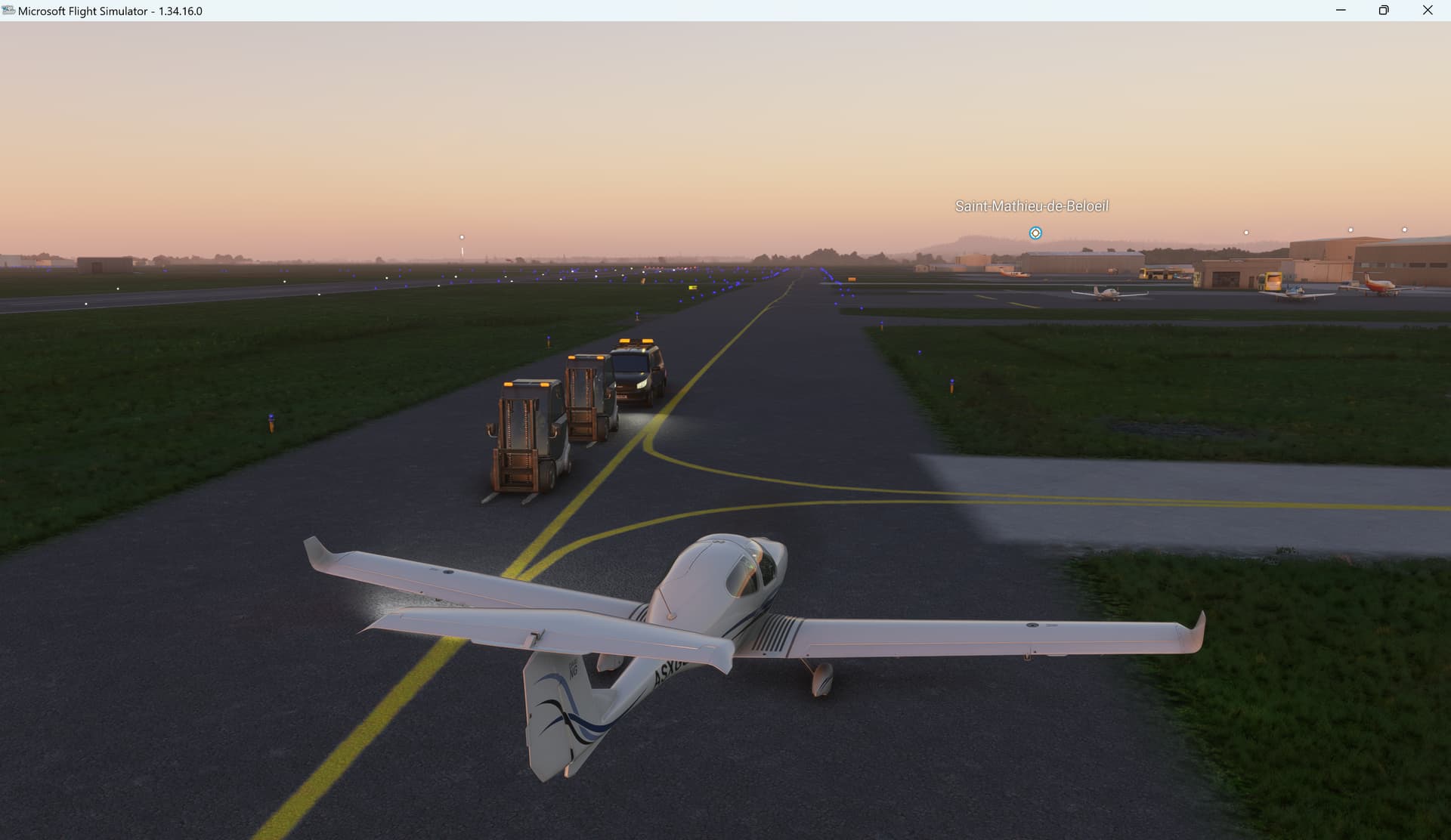
Task: Click the white wingtip light on the left wing
Action: (317, 548)
